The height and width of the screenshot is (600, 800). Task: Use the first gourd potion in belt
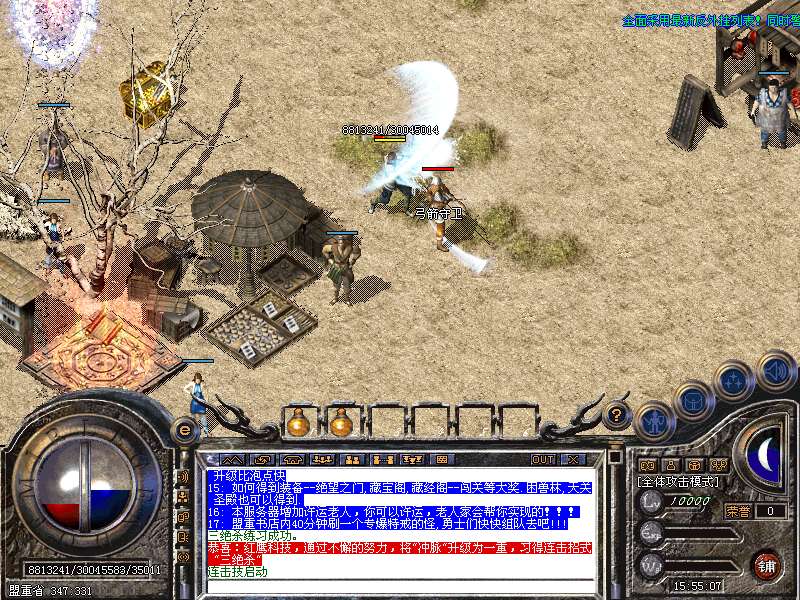(x=297, y=423)
